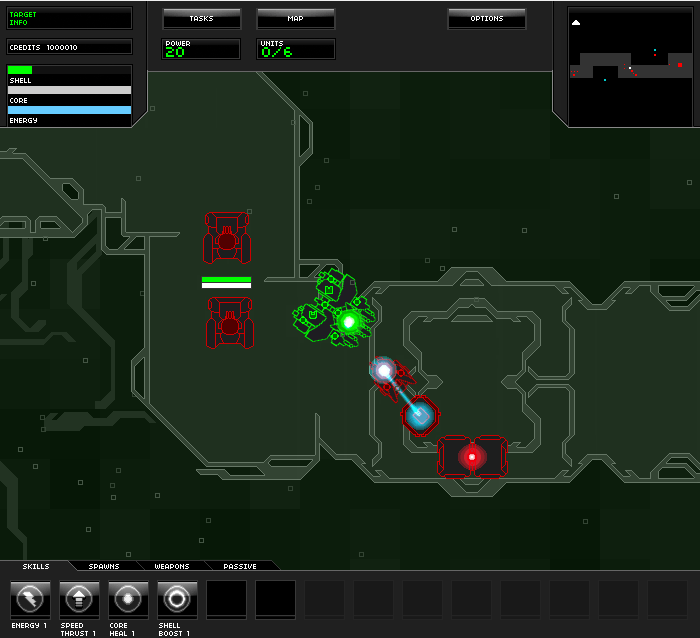Switch to the Passive tab
Viewport: 700px width, 638px height.
click(x=240, y=566)
